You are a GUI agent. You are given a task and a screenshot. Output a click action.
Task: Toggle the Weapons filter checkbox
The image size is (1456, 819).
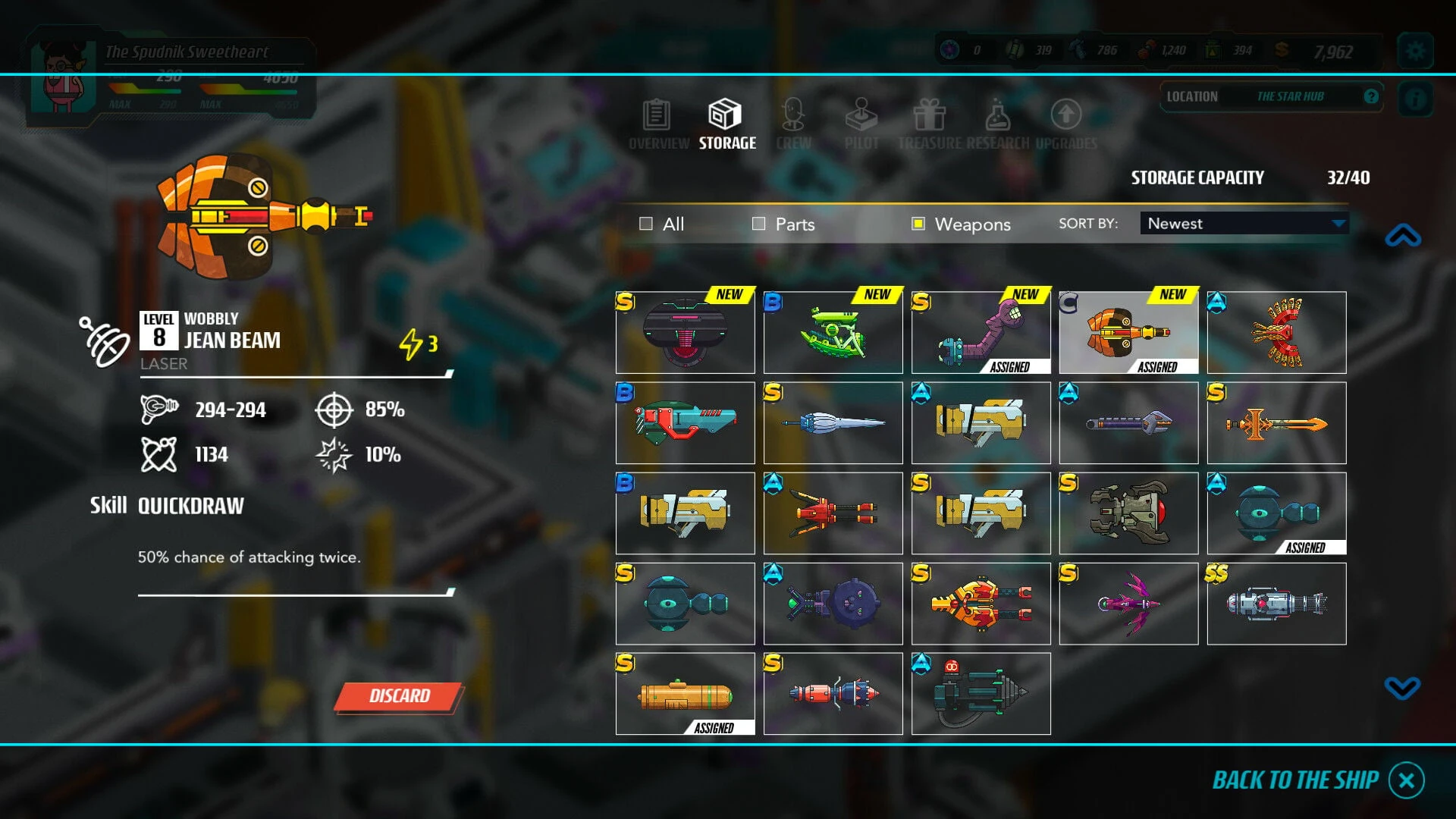(x=918, y=224)
